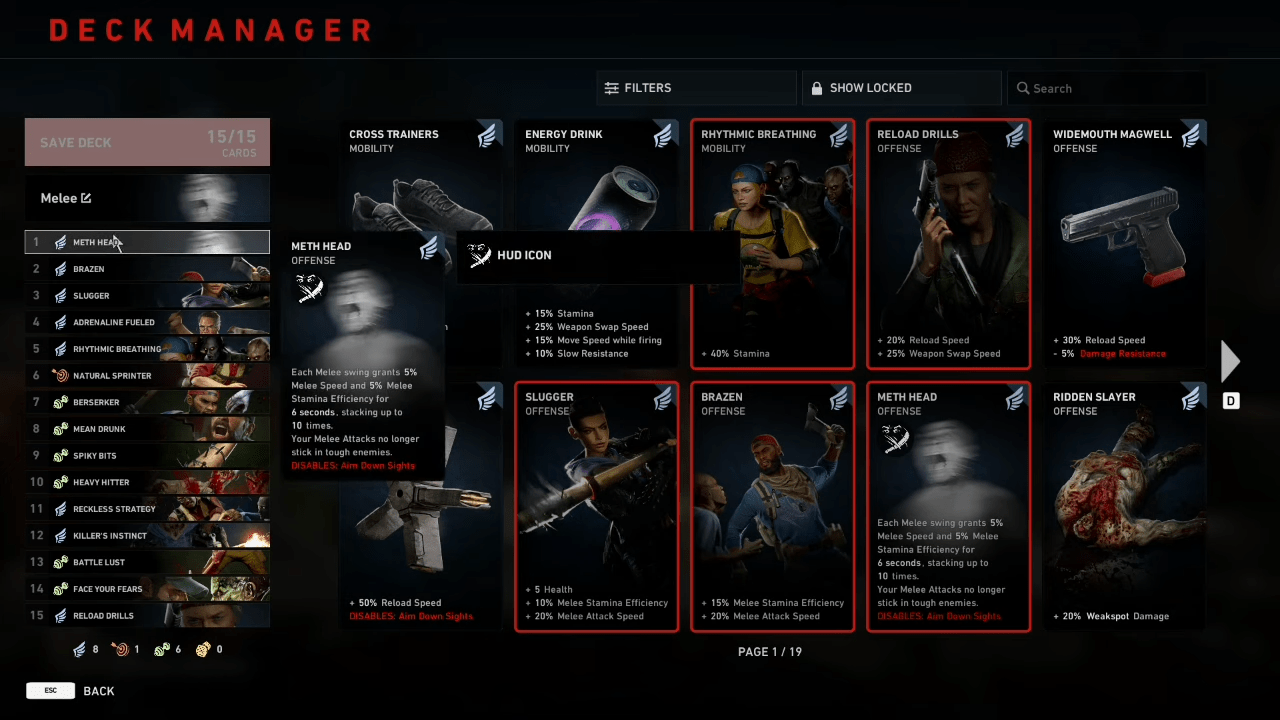1280x720 pixels.
Task: Go to the next page of cards
Action: click(1230, 362)
